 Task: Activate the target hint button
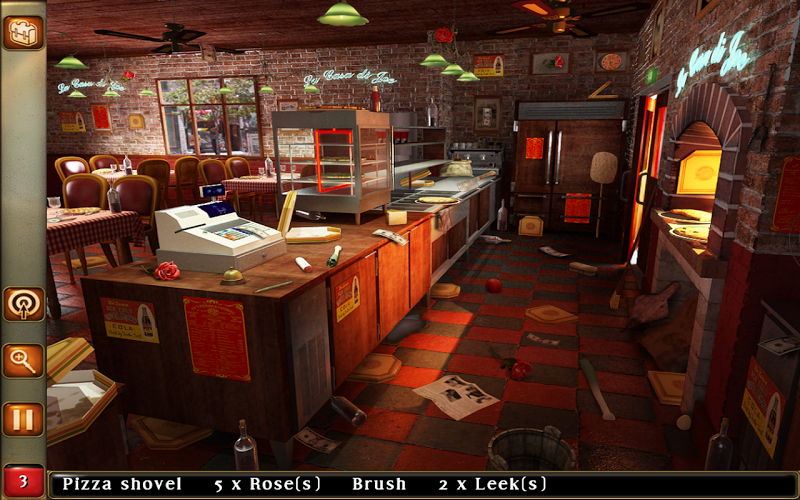pyautogui.click(x=22, y=304)
